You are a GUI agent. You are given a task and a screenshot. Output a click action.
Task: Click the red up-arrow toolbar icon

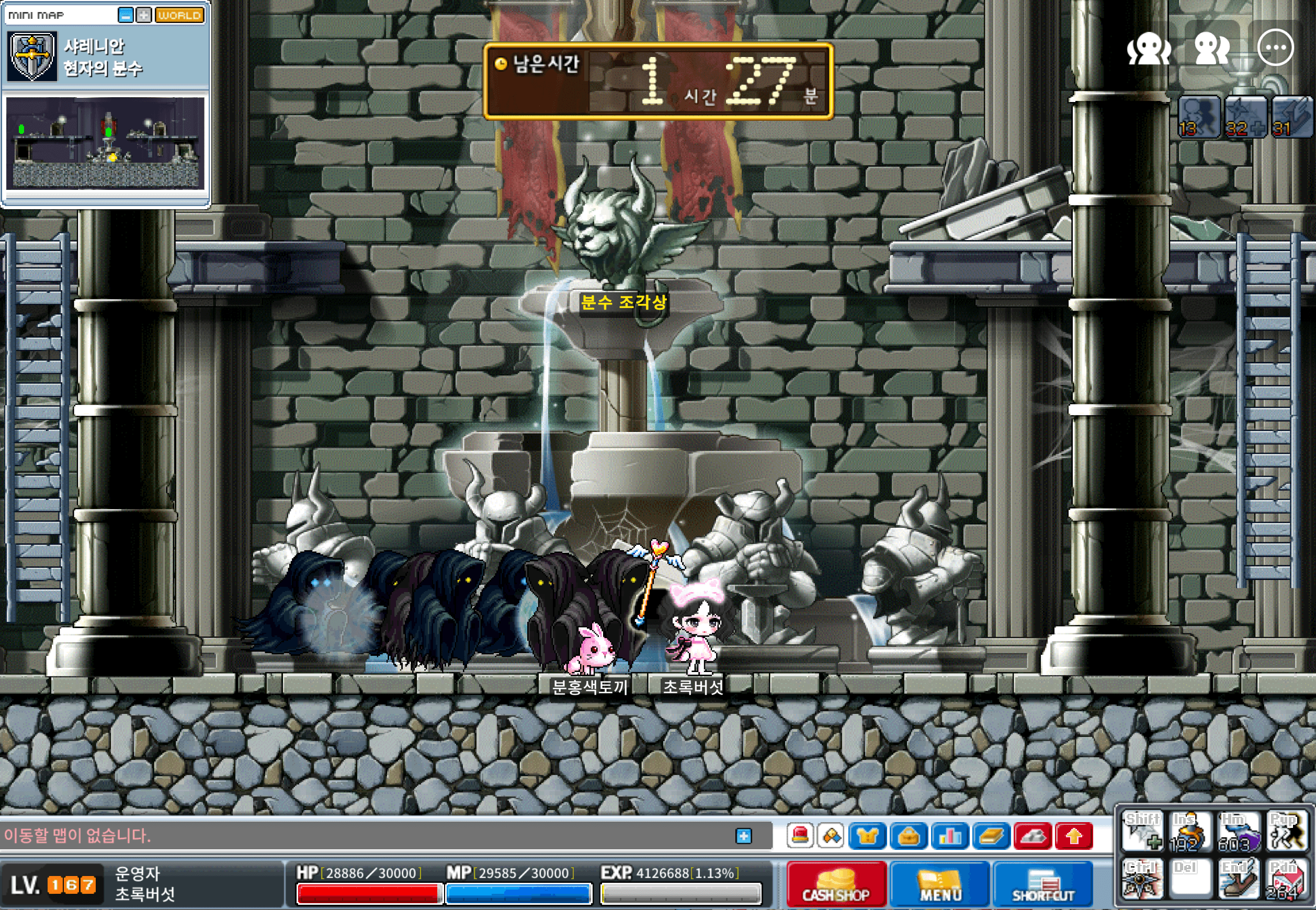coord(1074,836)
